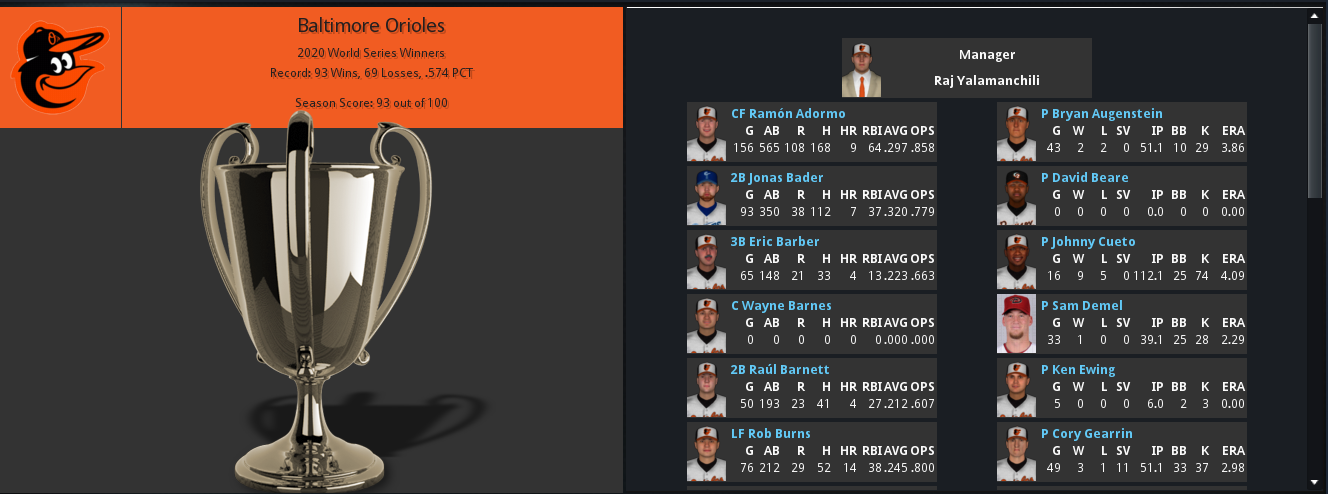
Task: Select the Jonas Bader name link
Action: coord(776,178)
